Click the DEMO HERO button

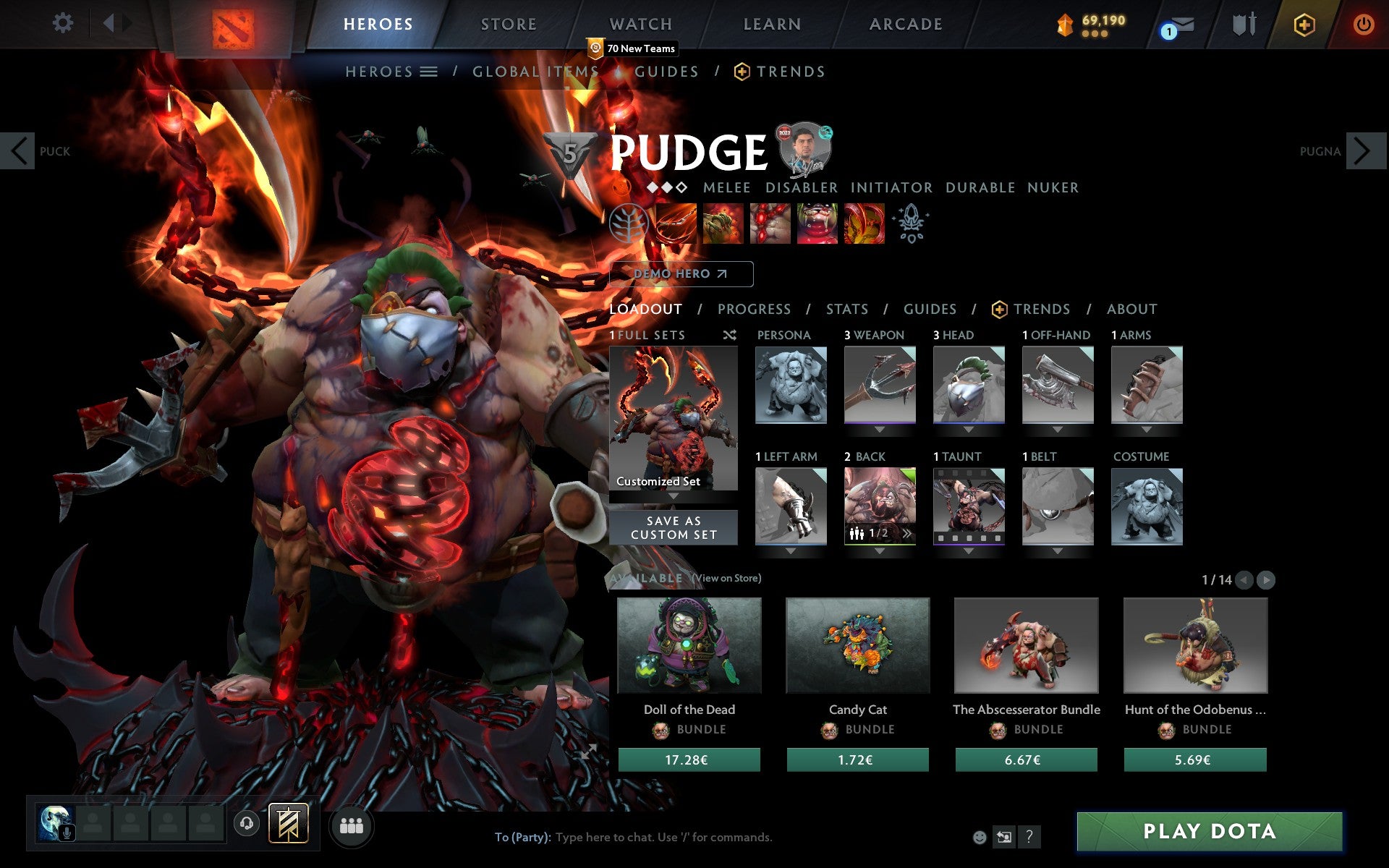680,274
